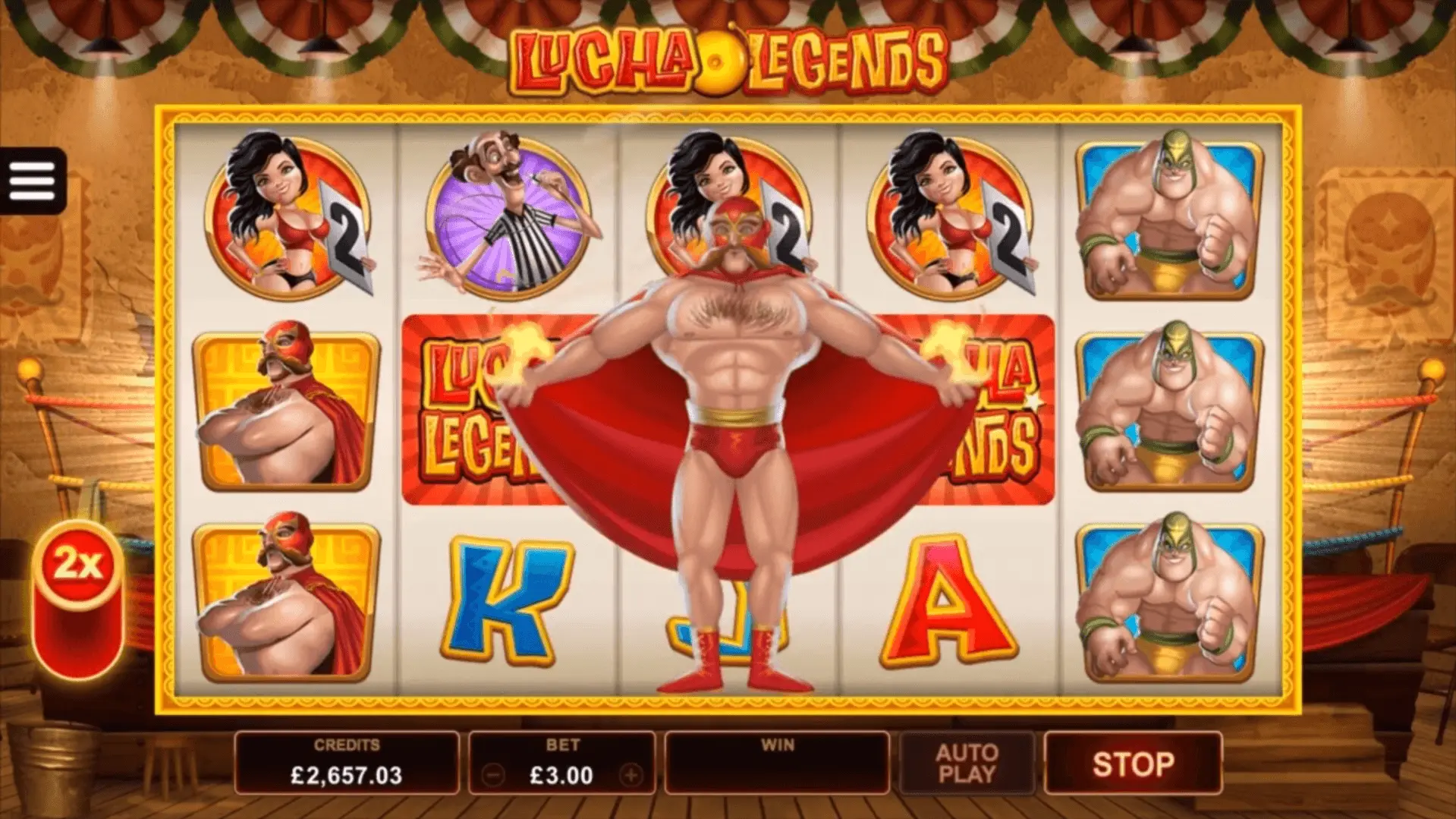This screenshot has width=1456, height=819.
Task: Open the Auto Play options
Action: point(966,764)
